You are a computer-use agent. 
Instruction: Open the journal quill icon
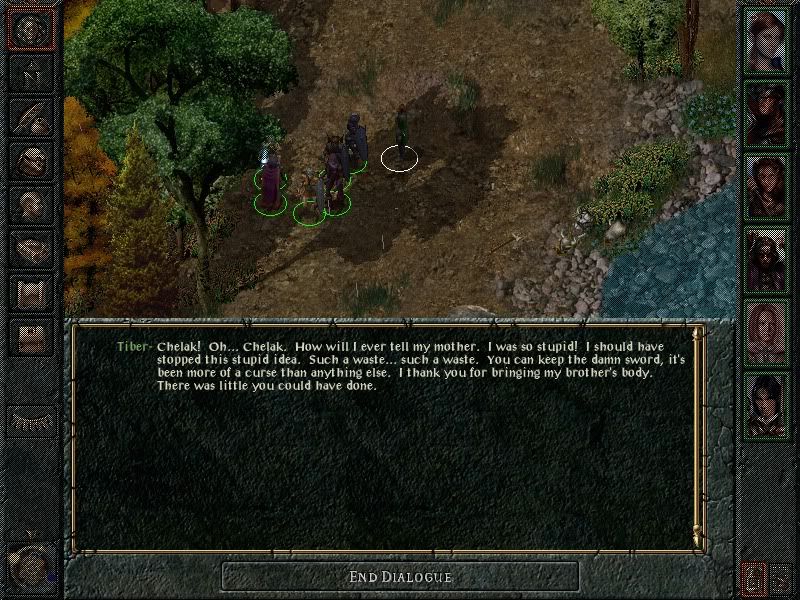(31, 118)
